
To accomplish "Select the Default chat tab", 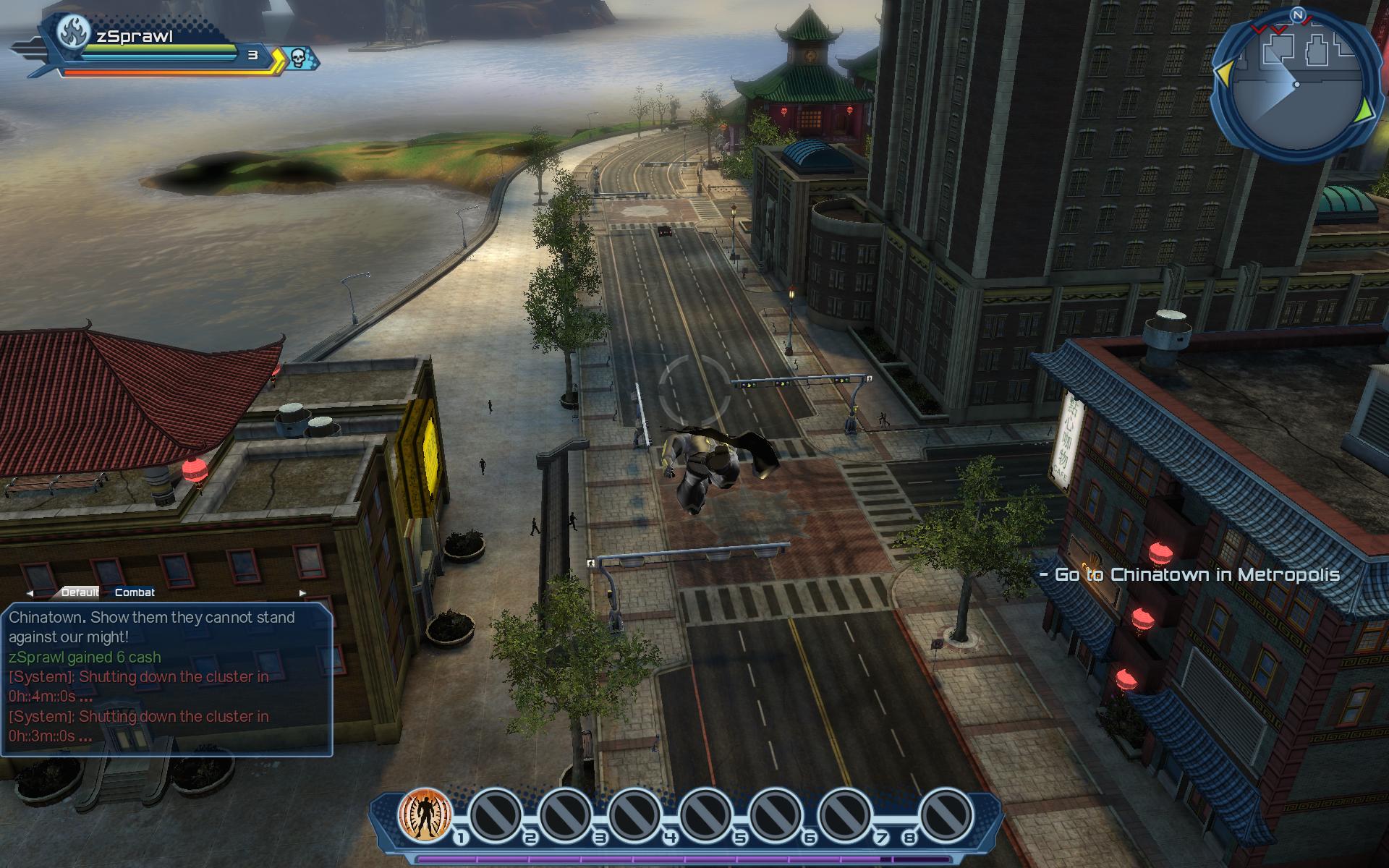I will pyautogui.click(x=80, y=592).
